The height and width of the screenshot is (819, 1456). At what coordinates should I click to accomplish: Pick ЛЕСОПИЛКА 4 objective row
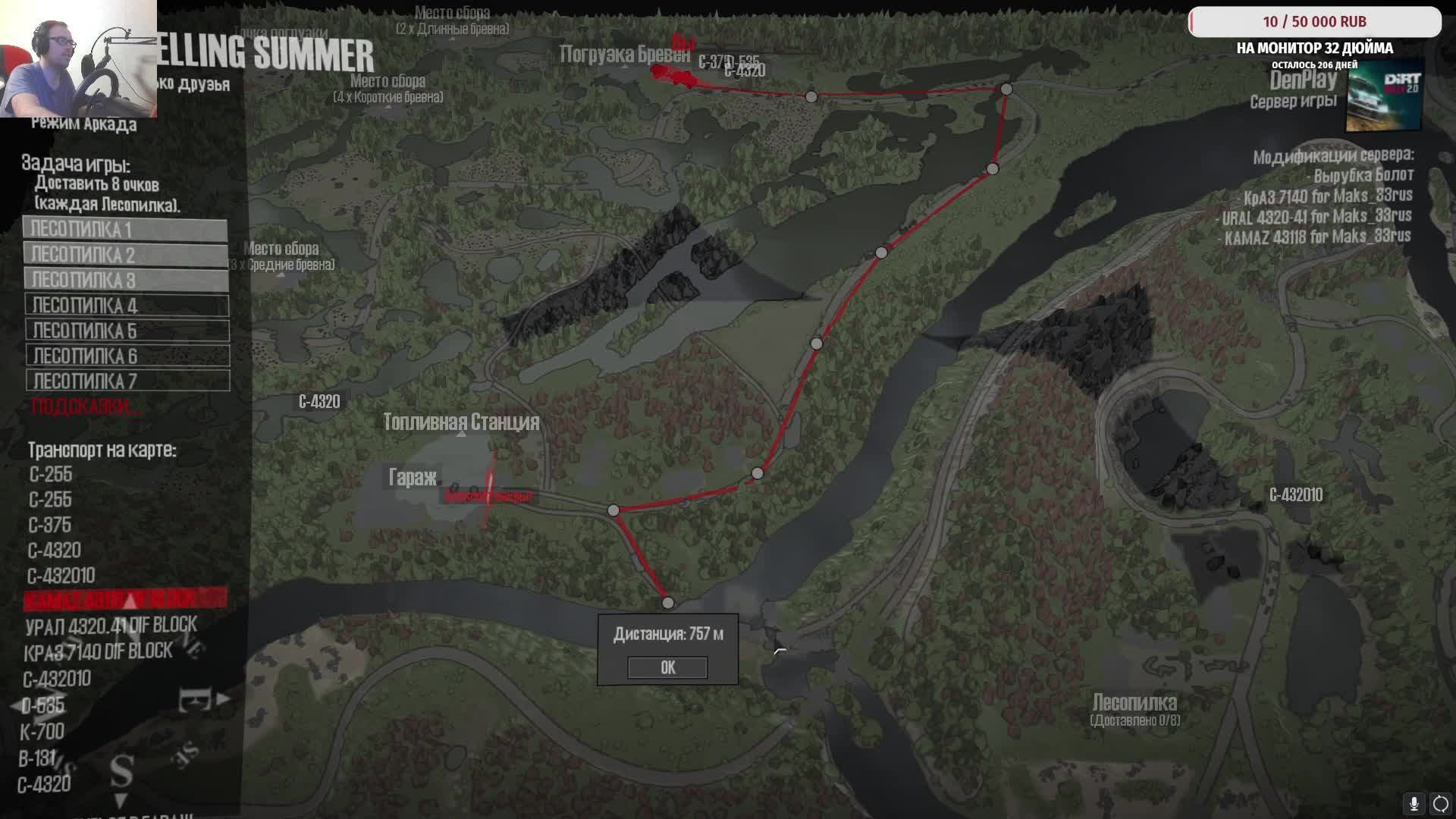(127, 306)
